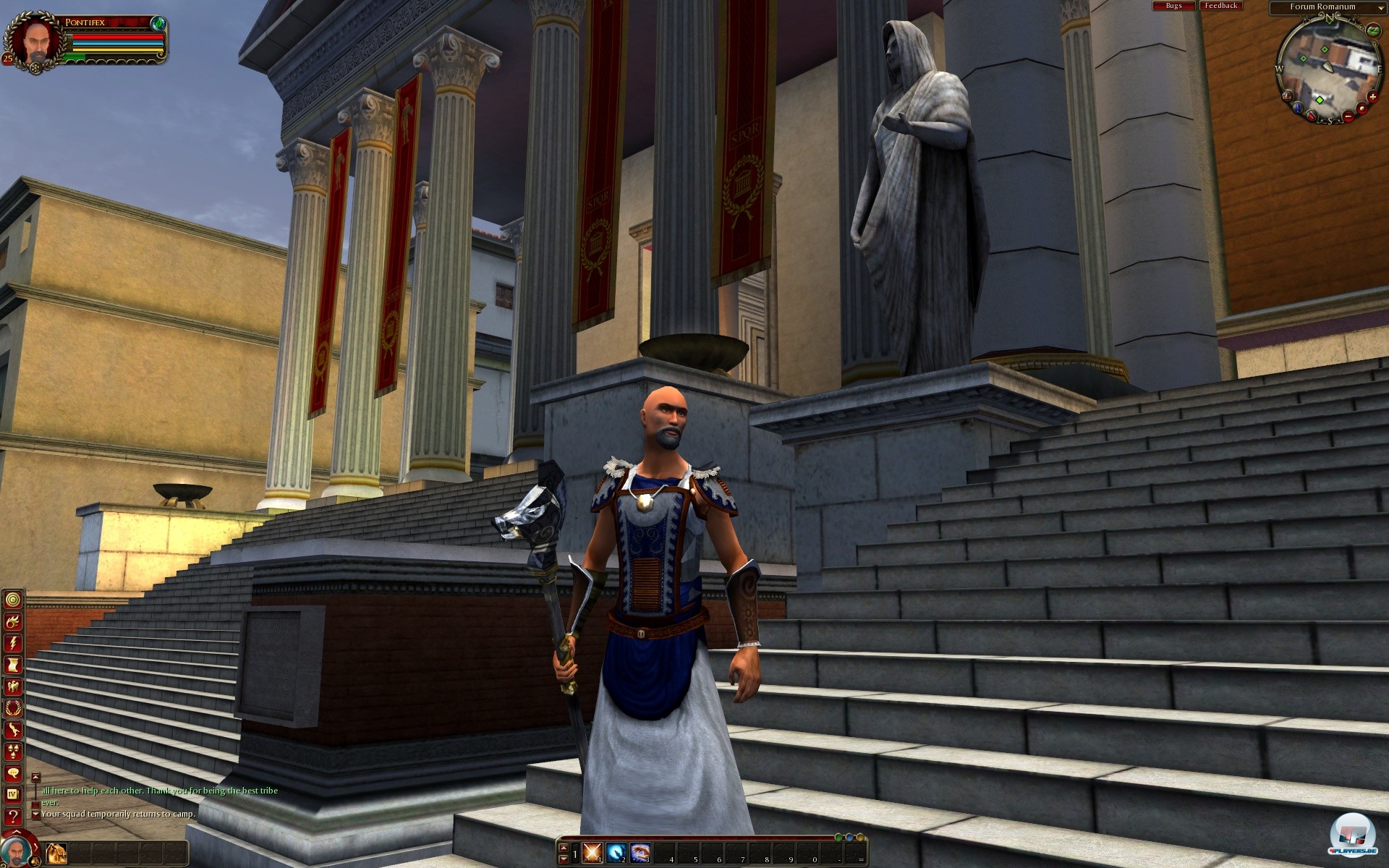1389x868 pixels.
Task: Open the chat speech bubble menu
Action: [13, 773]
